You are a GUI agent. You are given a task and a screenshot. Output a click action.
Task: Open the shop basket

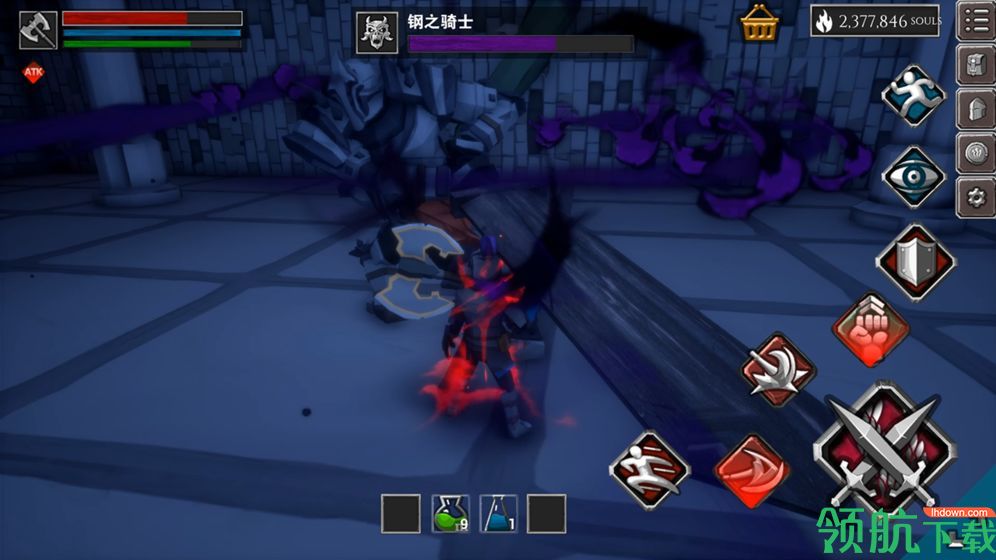(x=760, y=23)
